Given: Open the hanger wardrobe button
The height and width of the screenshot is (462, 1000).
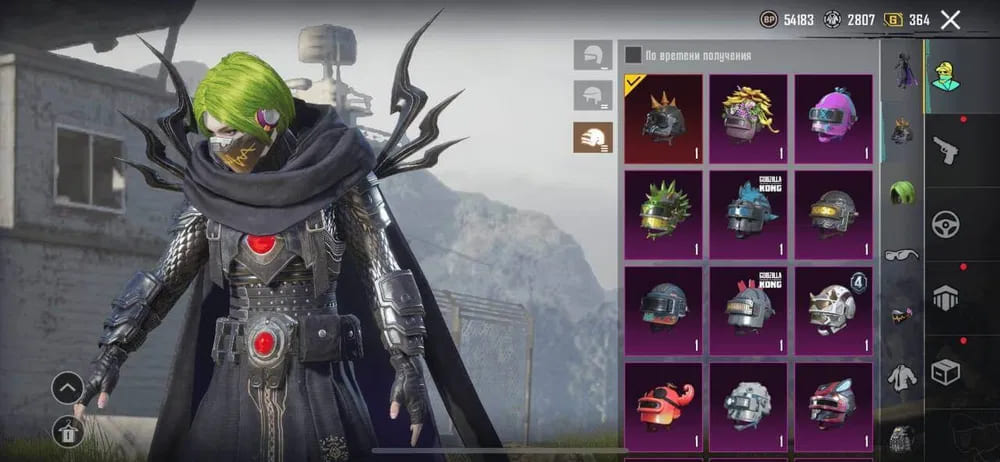Looking at the screenshot, I should coord(68,431).
